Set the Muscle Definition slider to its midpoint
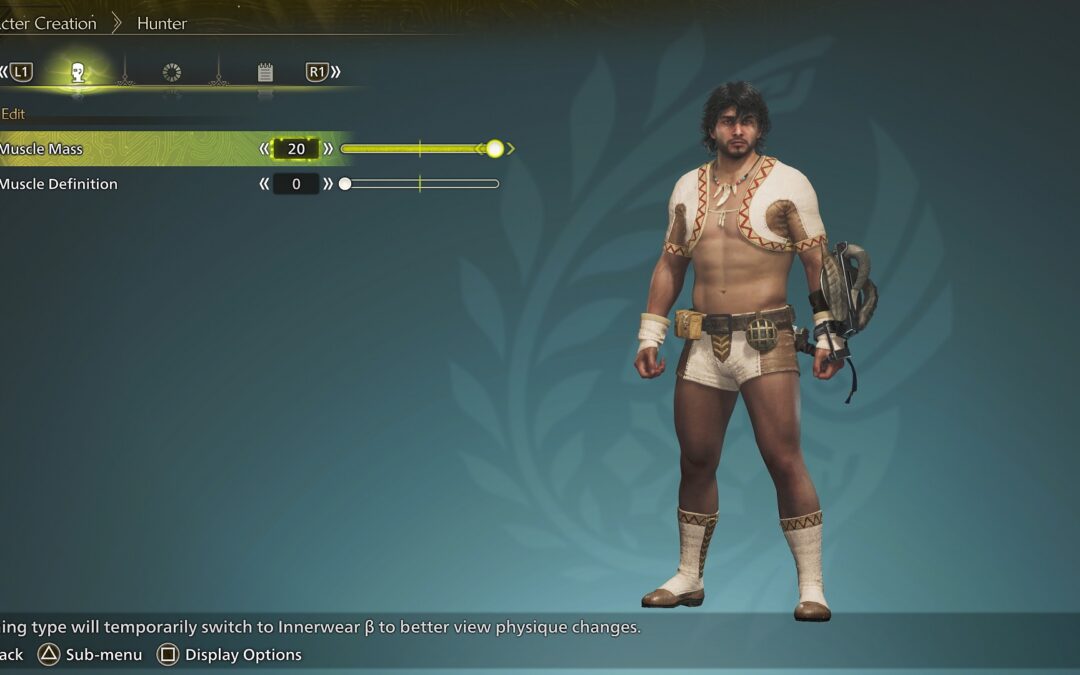 [420, 184]
